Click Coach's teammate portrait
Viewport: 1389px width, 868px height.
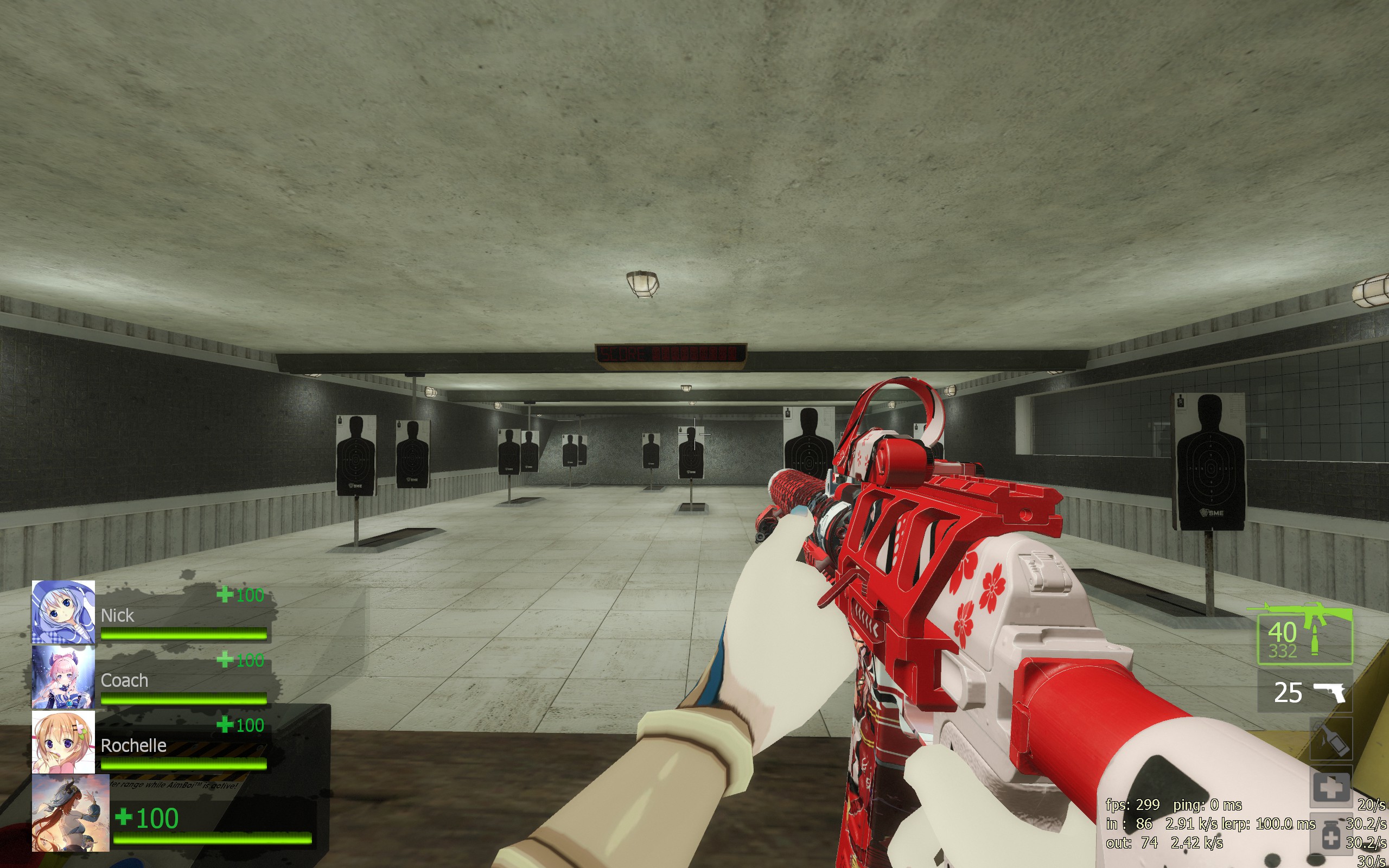pyautogui.click(x=63, y=678)
